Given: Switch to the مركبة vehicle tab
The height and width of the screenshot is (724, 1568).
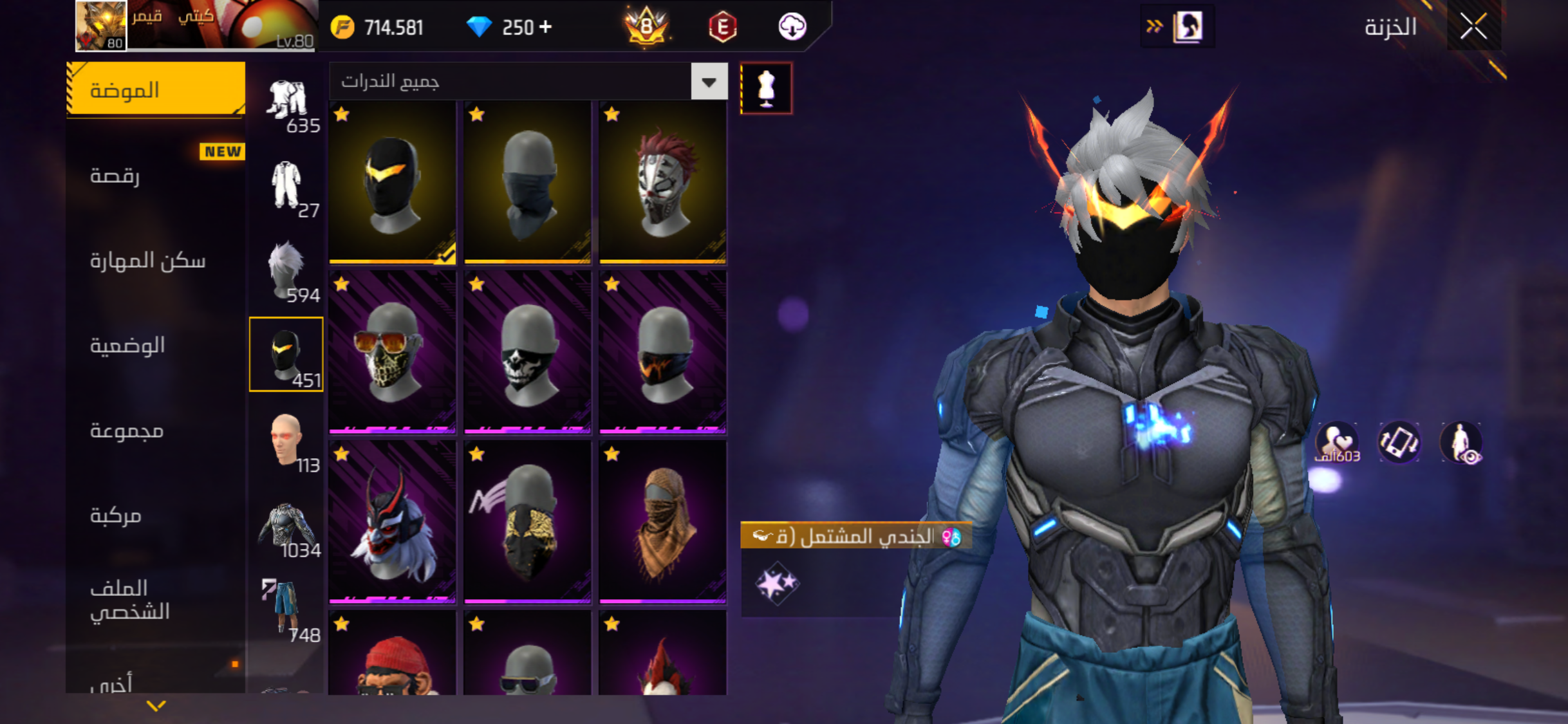Looking at the screenshot, I should pos(156,515).
